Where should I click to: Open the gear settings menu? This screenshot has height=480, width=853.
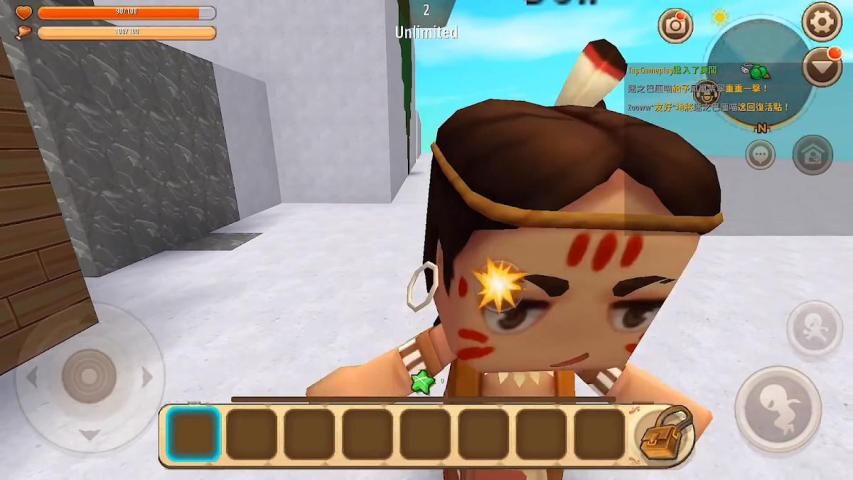tap(822, 21)
